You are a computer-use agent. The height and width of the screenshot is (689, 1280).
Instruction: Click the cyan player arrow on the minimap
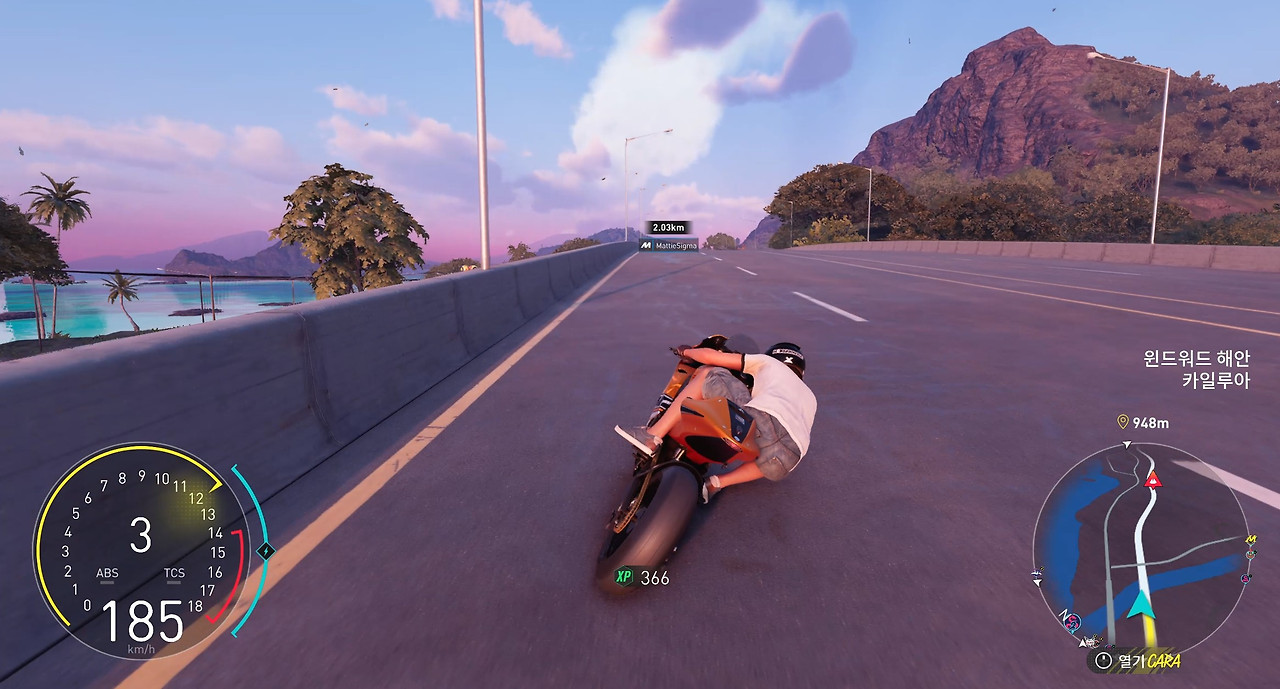pos(1139,605)
